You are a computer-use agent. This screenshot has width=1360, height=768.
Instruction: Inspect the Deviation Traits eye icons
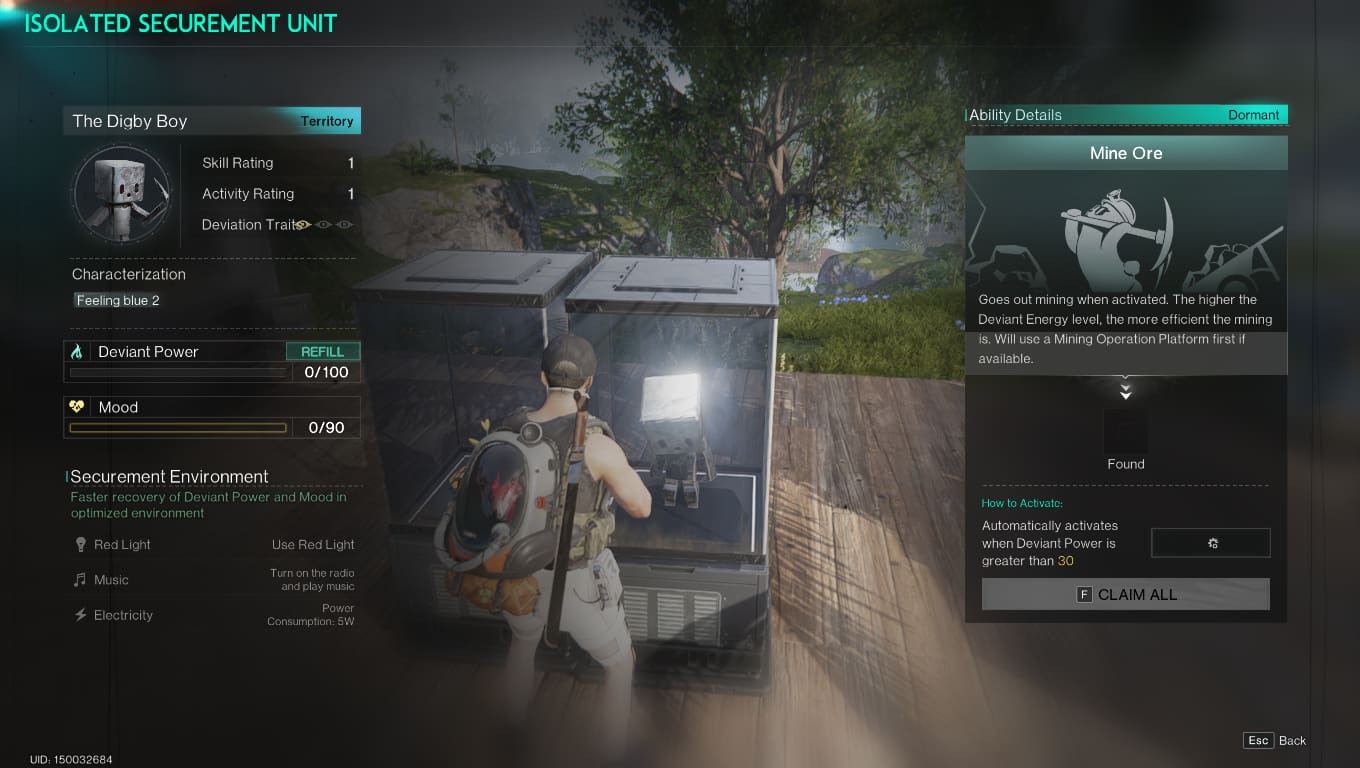325,225
